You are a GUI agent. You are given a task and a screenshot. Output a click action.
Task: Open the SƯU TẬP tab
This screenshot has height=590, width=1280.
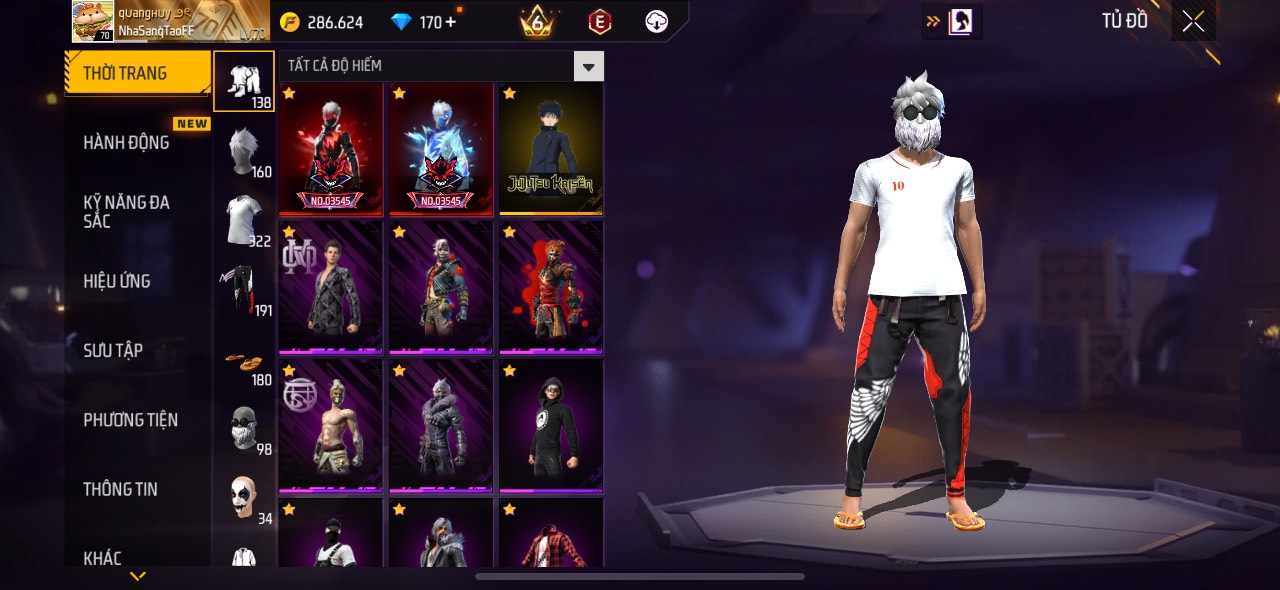[113, 350]
